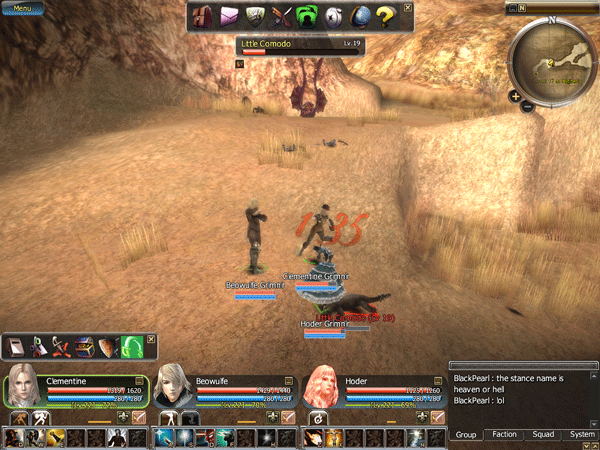The image size is (600, 450).
Task: Minimize Hoder's character panel
Action: (x=436, y=380)
